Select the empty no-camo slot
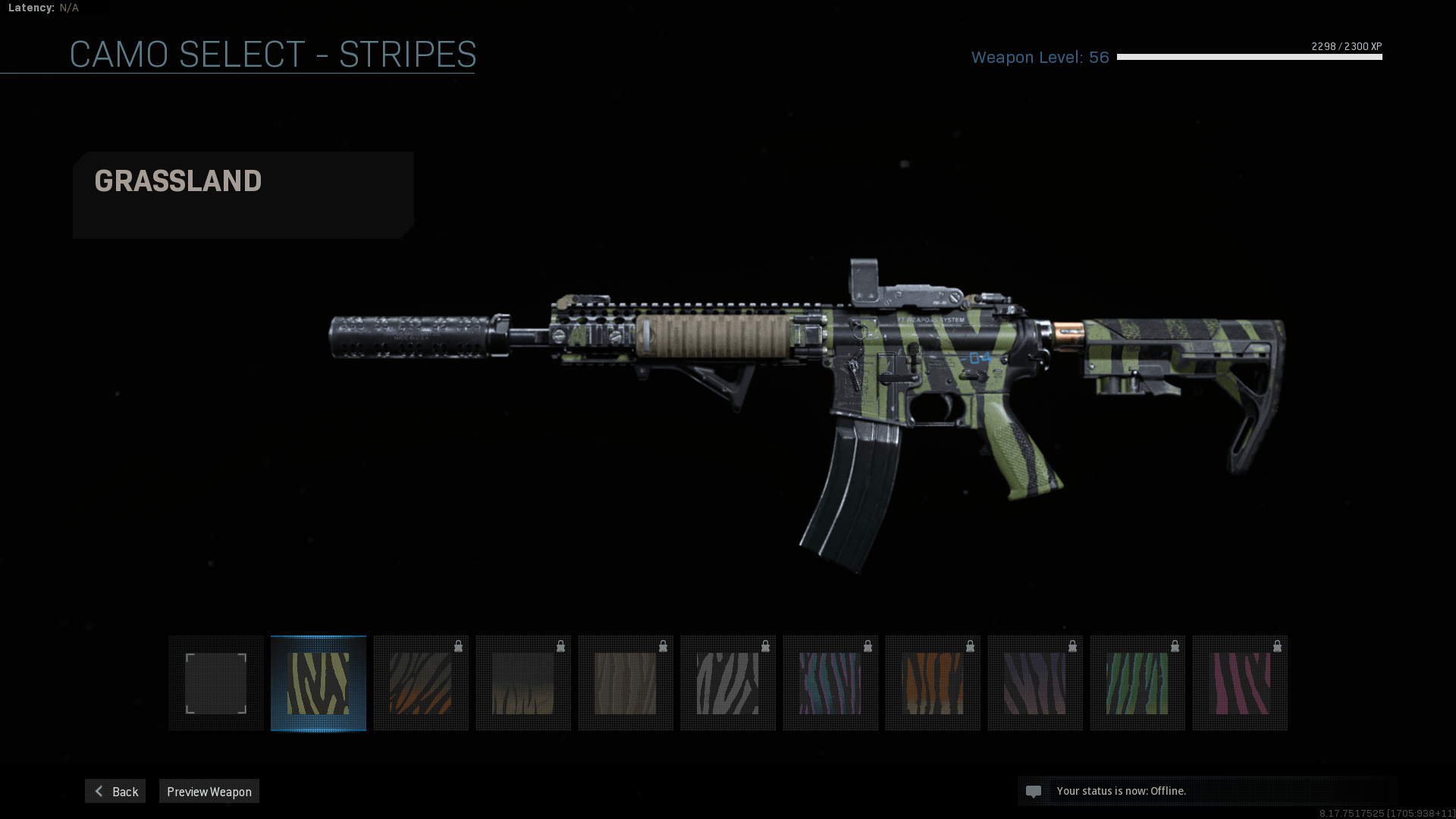1456x819 pixels. [216, 683]
